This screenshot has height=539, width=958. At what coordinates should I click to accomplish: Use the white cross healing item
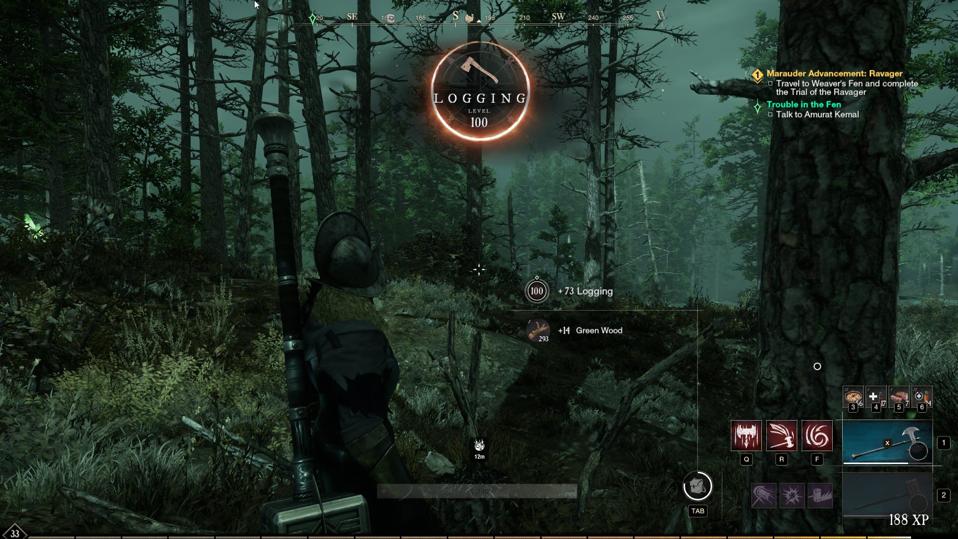tap(875, 398)
